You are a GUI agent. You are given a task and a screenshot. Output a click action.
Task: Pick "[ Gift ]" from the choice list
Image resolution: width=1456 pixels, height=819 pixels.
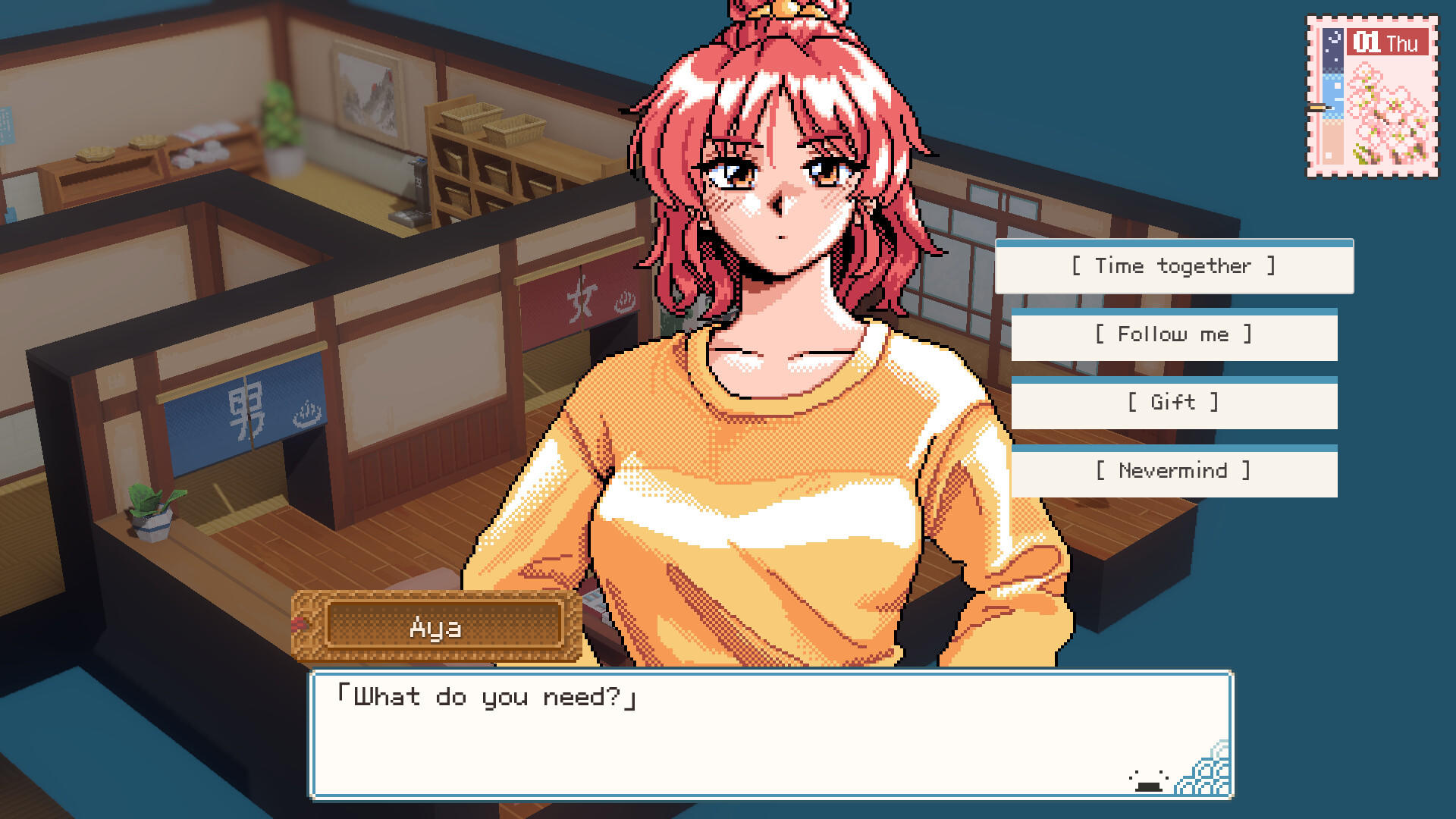coord(1175,403)
